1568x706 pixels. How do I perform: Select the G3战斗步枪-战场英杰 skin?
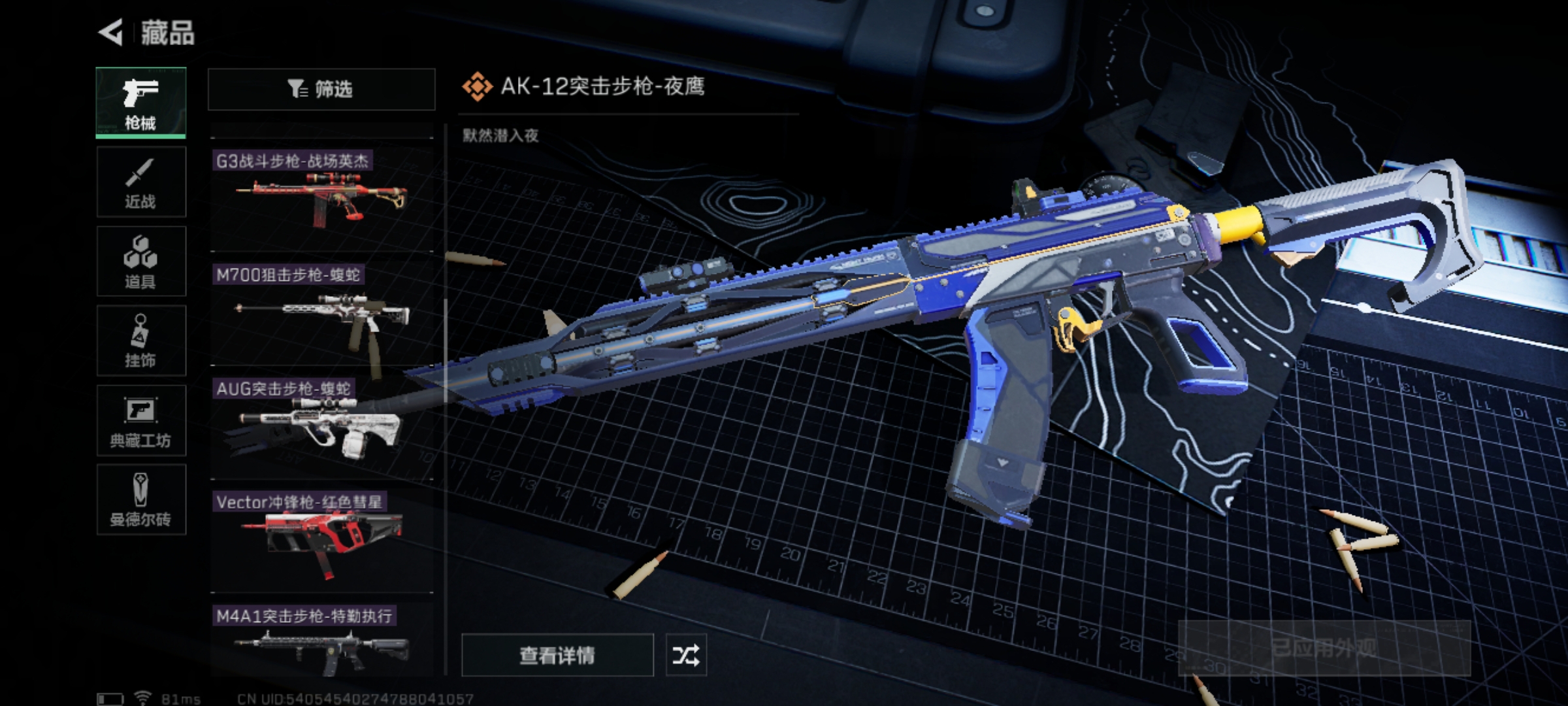click(x=321, y=196)
